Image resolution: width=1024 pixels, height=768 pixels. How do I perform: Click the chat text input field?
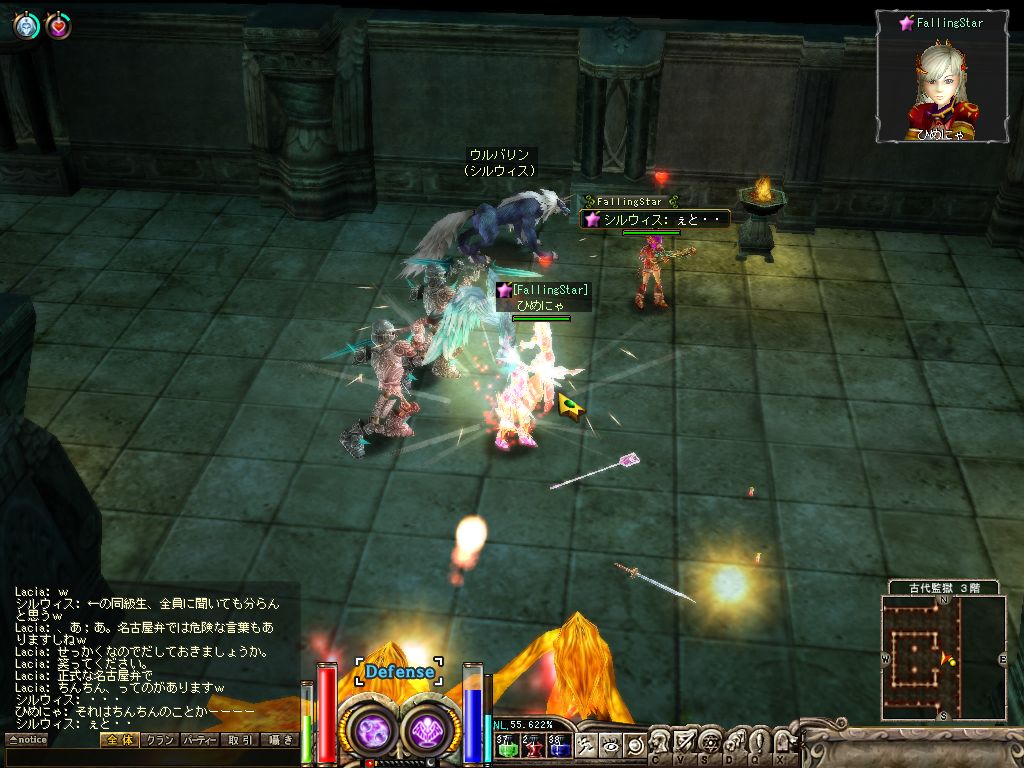coord(150,756)
